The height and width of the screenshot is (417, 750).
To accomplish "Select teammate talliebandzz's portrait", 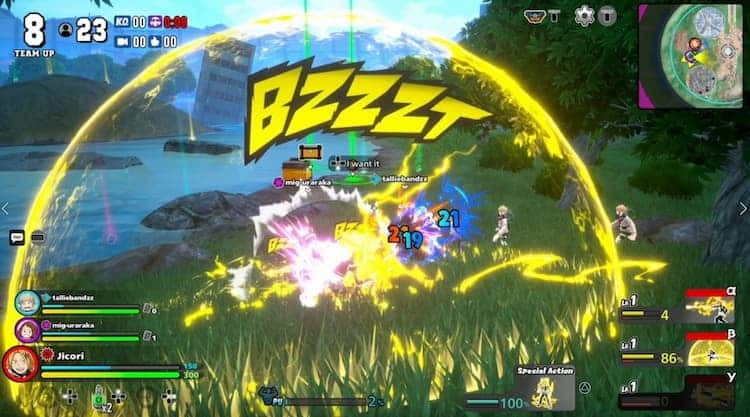I will [x=26, y=303].
